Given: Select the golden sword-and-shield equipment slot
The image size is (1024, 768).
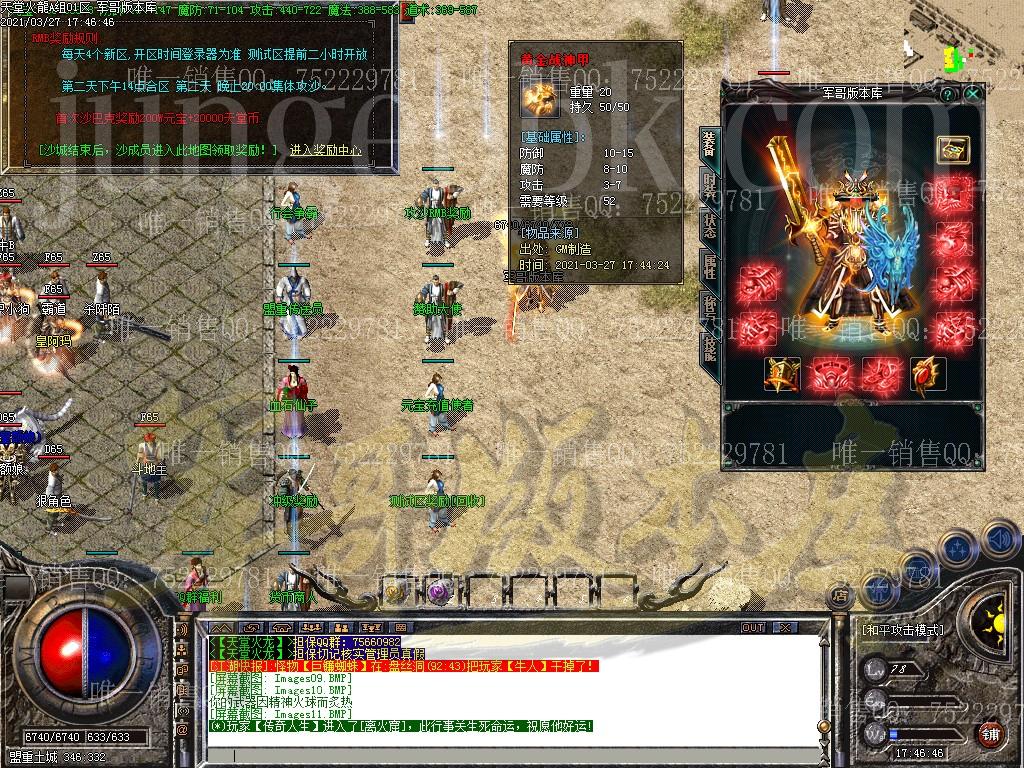Looking at the screenshot, I should 782,374.
